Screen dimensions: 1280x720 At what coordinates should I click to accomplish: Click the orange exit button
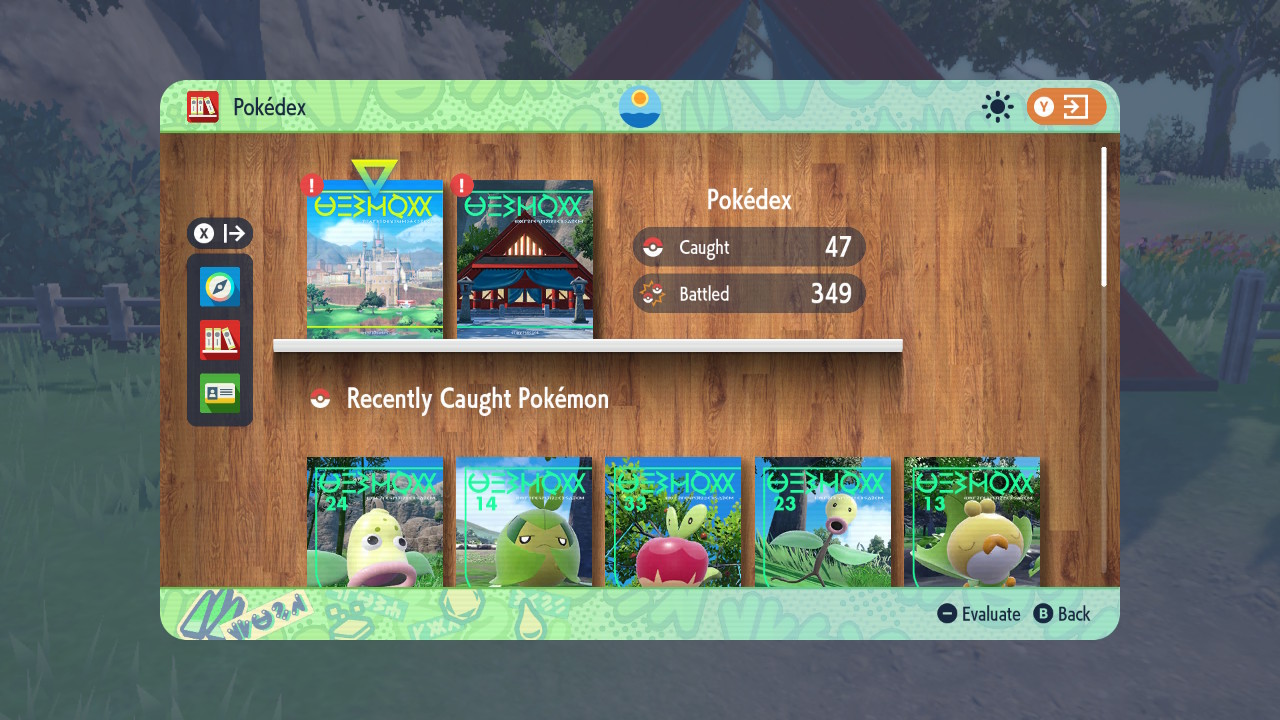point(1066,107)
